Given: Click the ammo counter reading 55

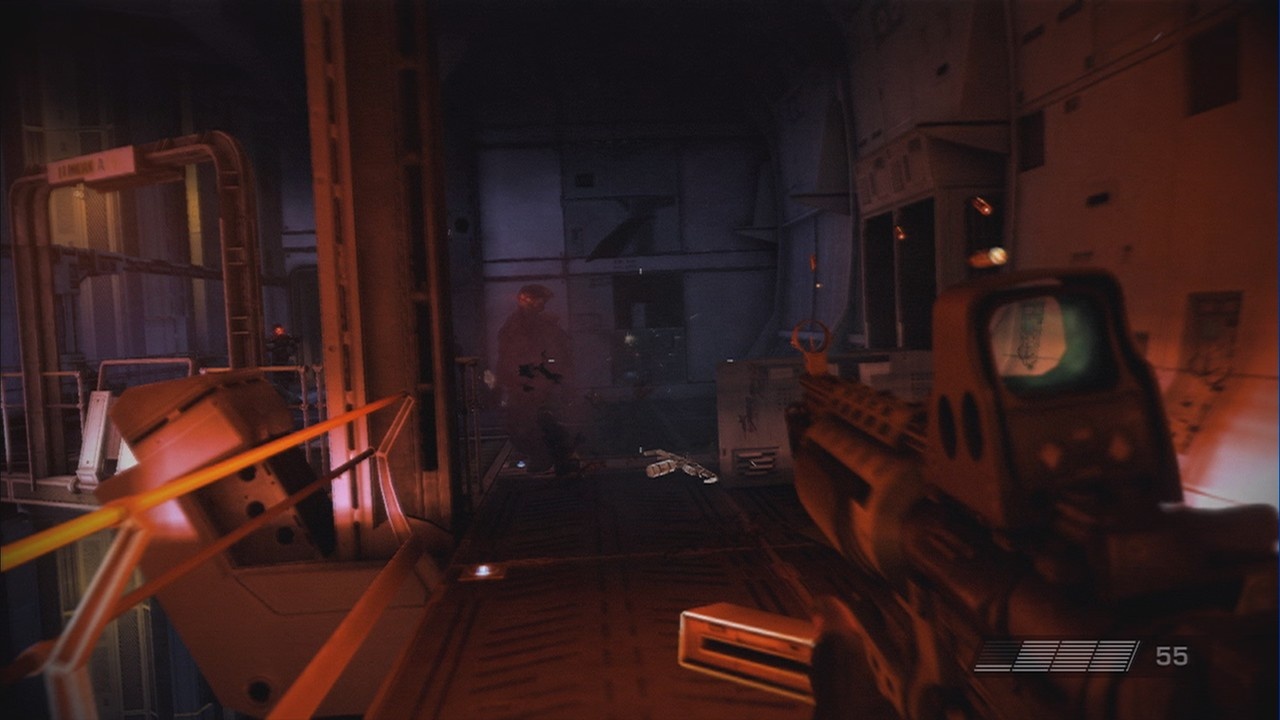Looking at the screenshot, I should (x=1172, y=655).
